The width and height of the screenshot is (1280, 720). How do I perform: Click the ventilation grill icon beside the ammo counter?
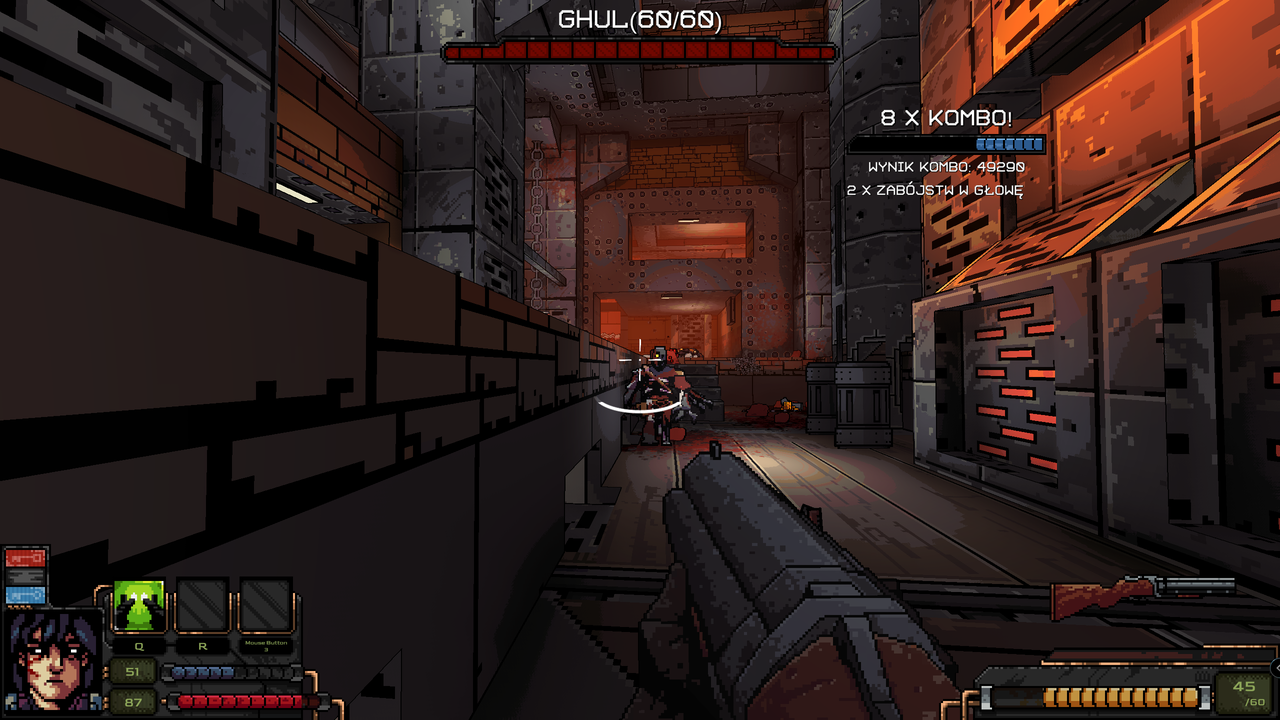(1201, 678)
